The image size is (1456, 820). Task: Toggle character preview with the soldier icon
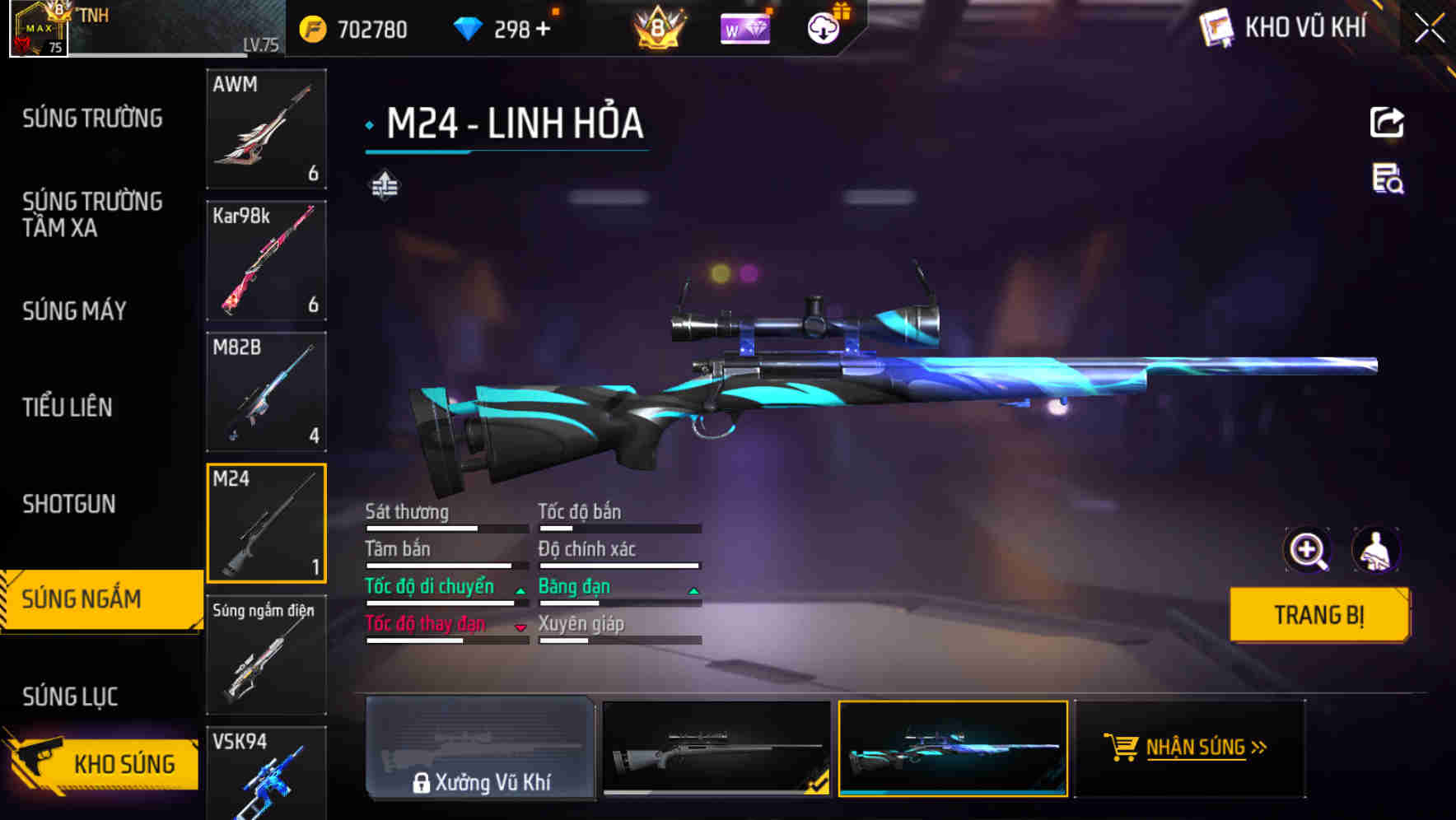click(x=1377, y=550)
